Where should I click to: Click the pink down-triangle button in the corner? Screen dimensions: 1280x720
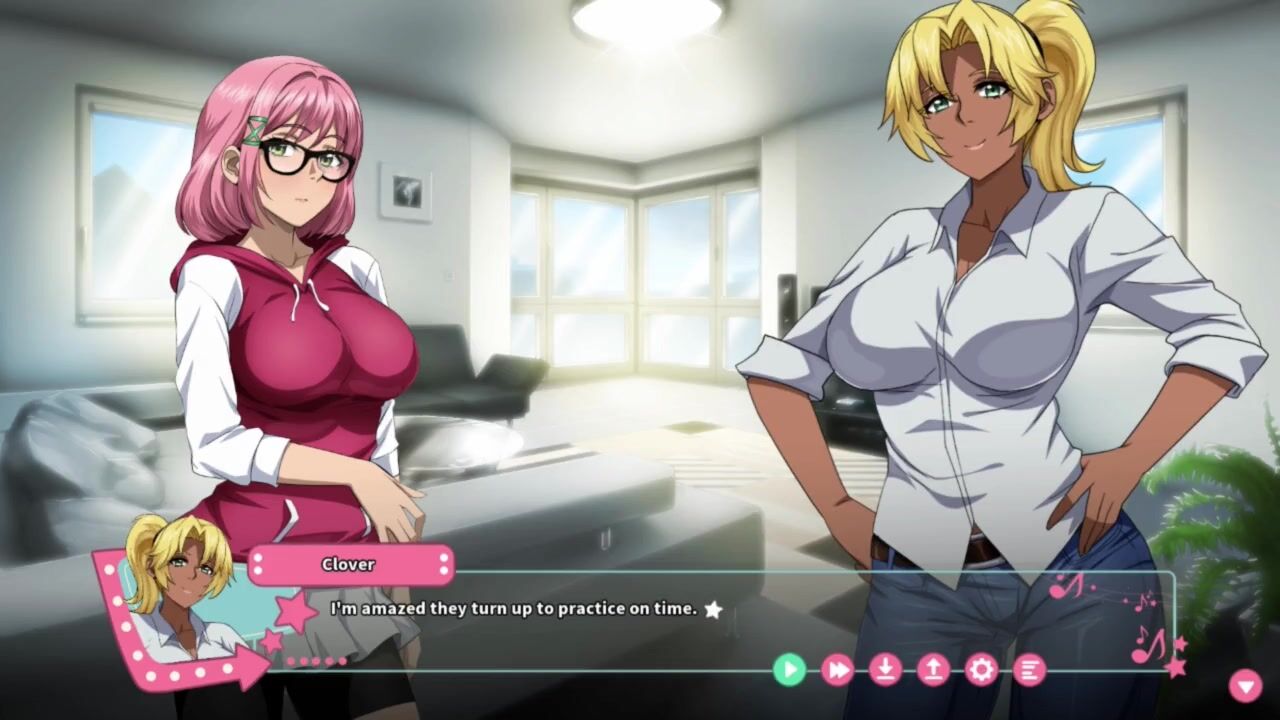pyautogui.click(x=1245, y=685)
